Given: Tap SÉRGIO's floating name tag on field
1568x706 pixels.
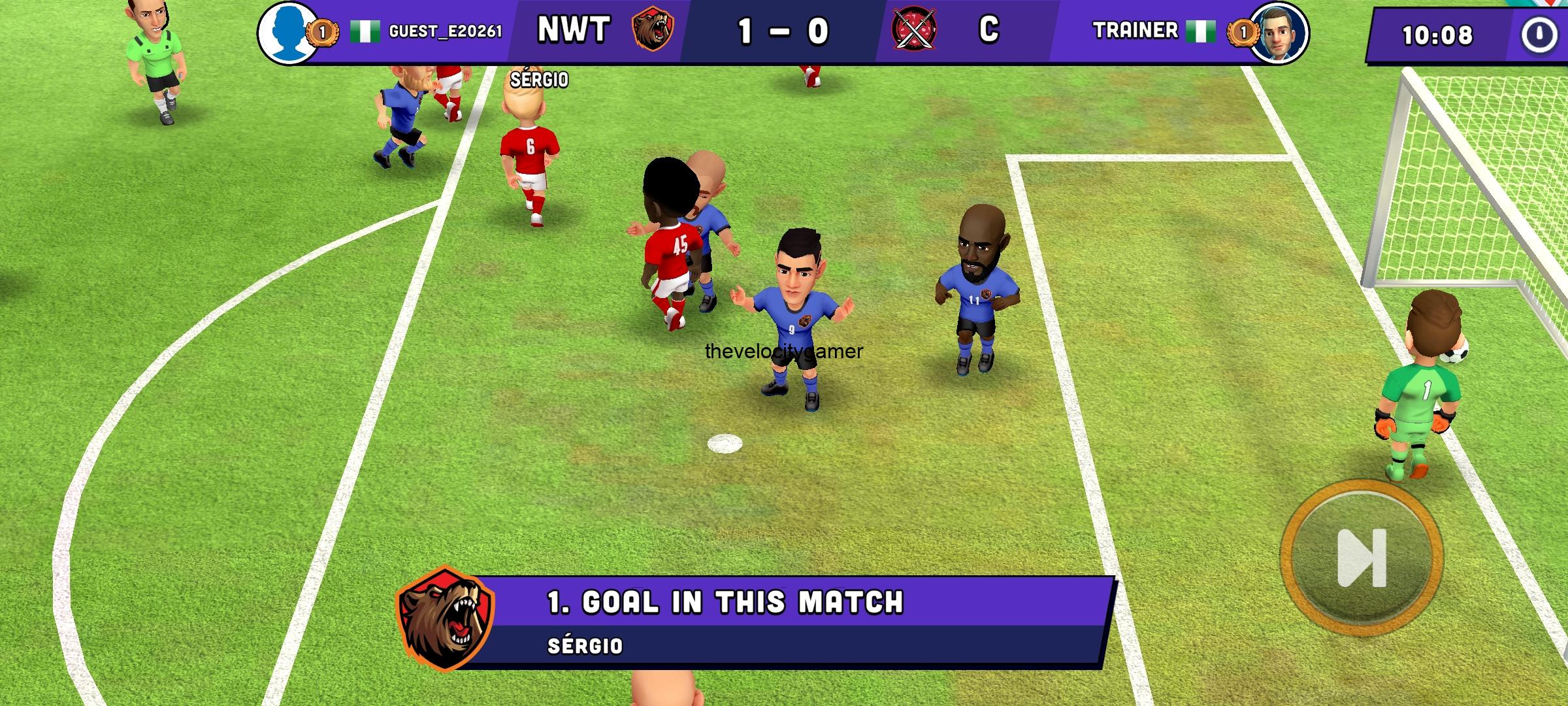Looking at the screenshot, I should 539,80.
